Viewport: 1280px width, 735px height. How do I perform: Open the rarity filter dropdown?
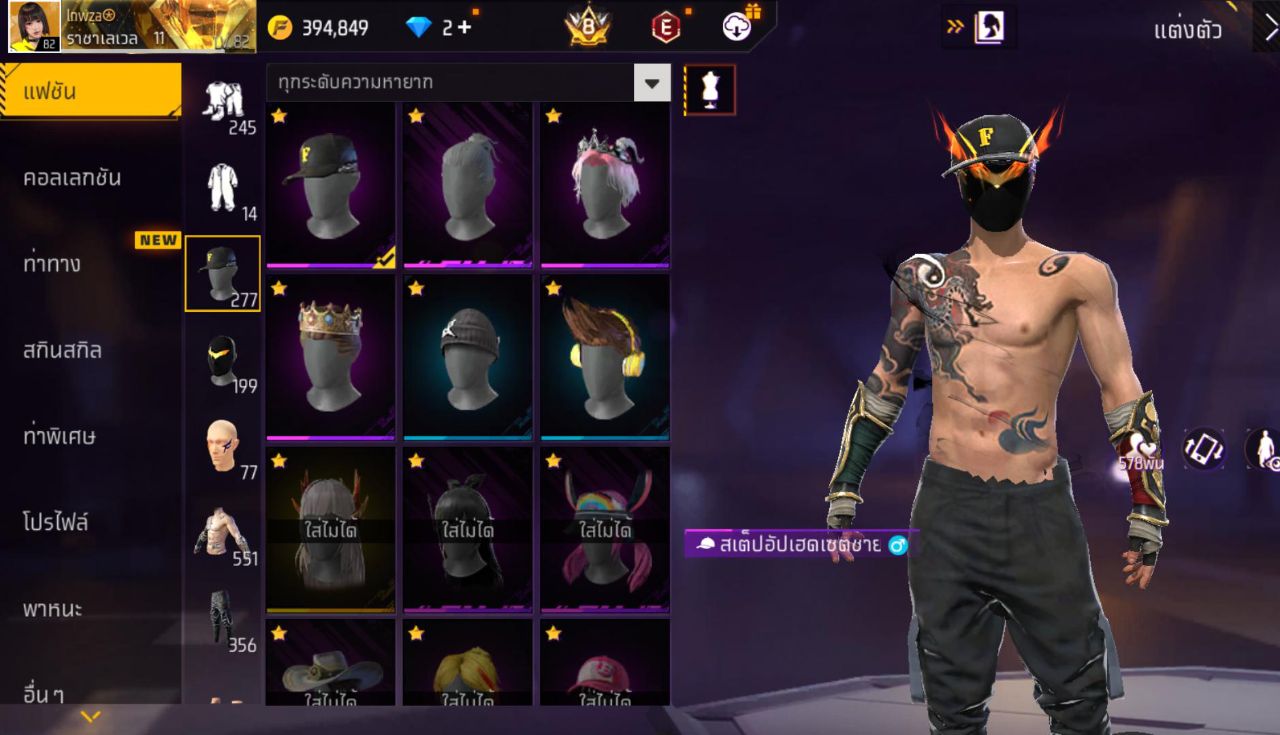pos(652,83)
